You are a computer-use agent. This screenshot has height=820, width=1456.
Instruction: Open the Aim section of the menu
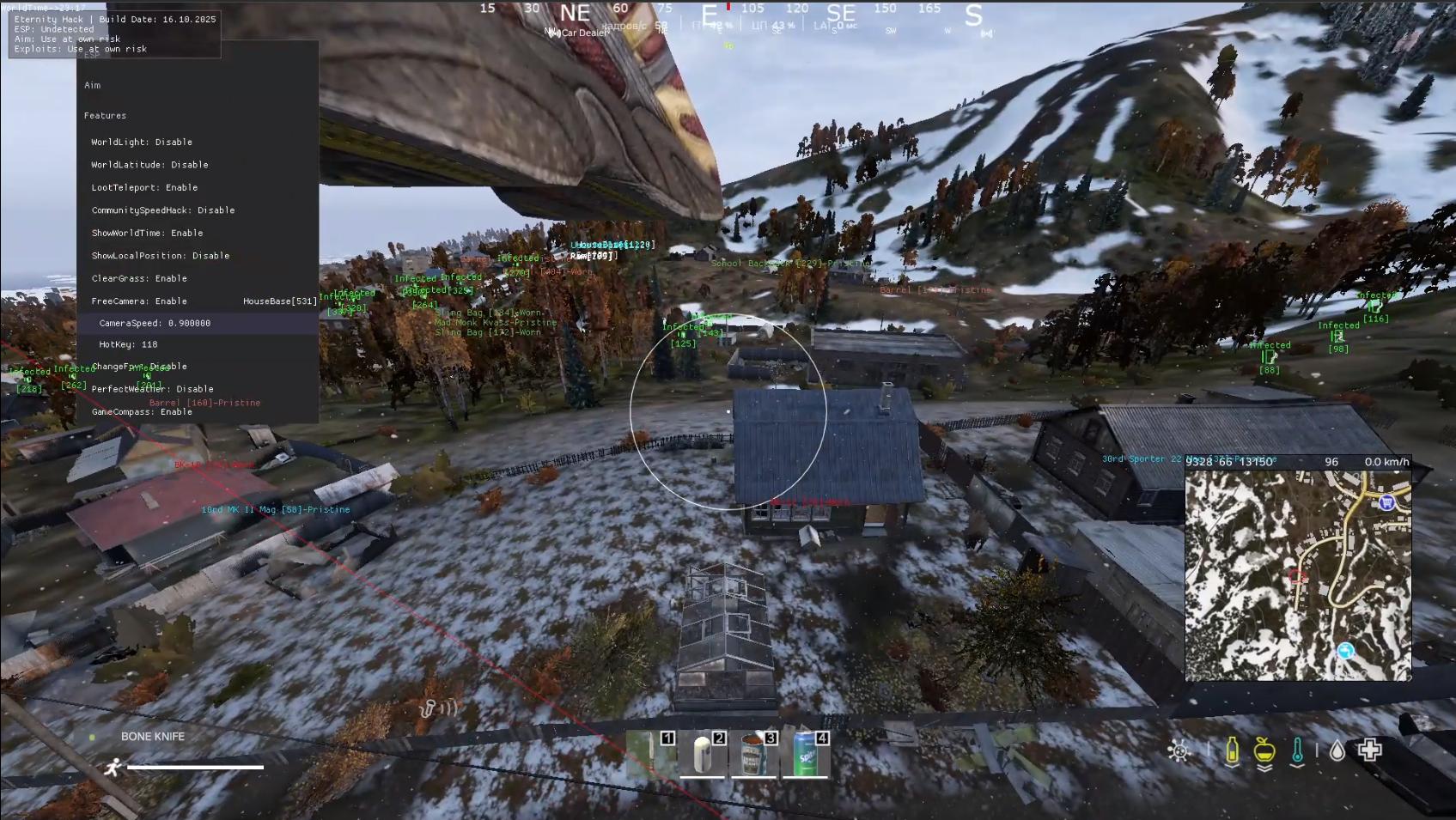click(x=94, y=85)
